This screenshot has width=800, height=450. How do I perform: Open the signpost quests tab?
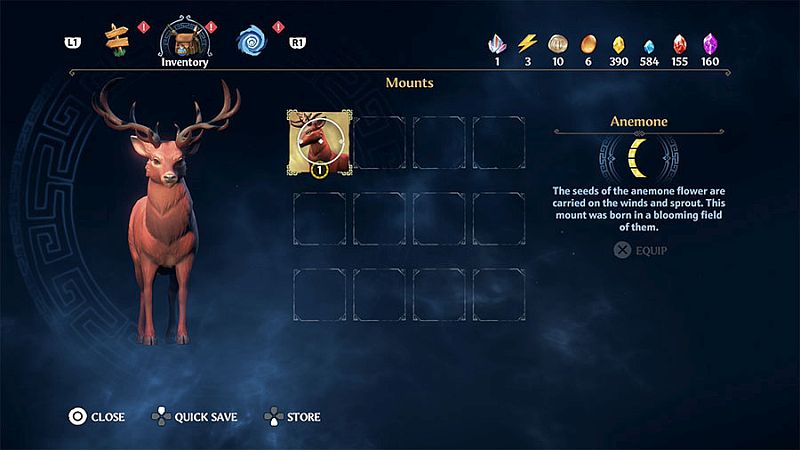coord(119,40)
